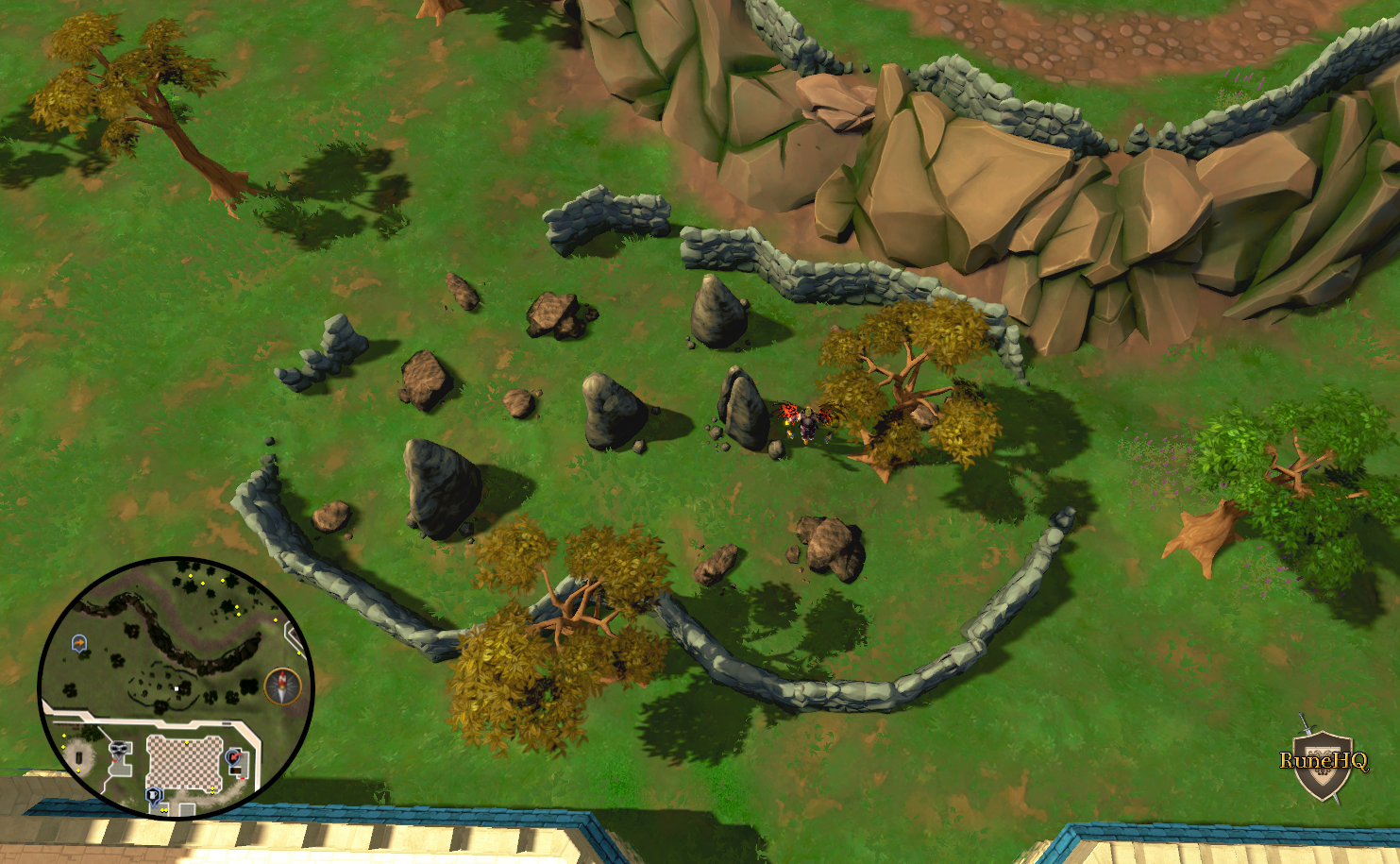This screenshot has height=864, width=1400.
Task: Click the red arrow transport icon on the minimap
Action: [234, 757]
